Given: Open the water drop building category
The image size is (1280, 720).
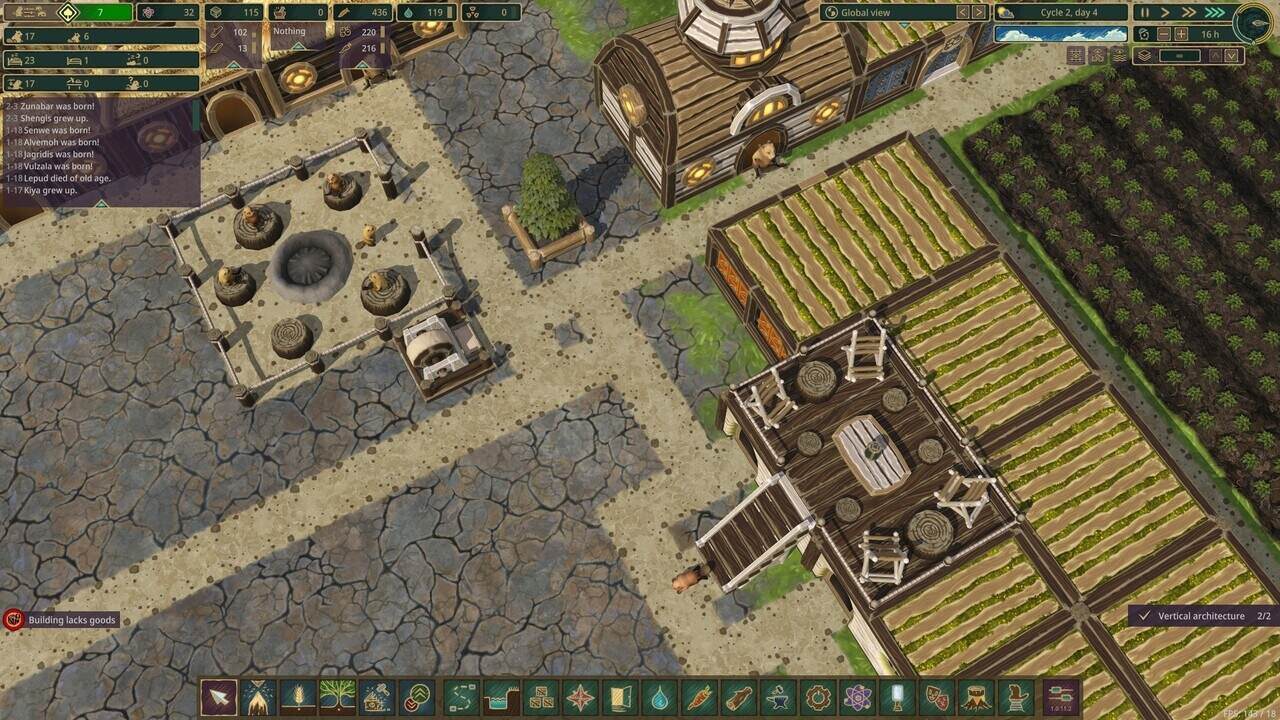Looking at the screenshot, I should (659, 697).
